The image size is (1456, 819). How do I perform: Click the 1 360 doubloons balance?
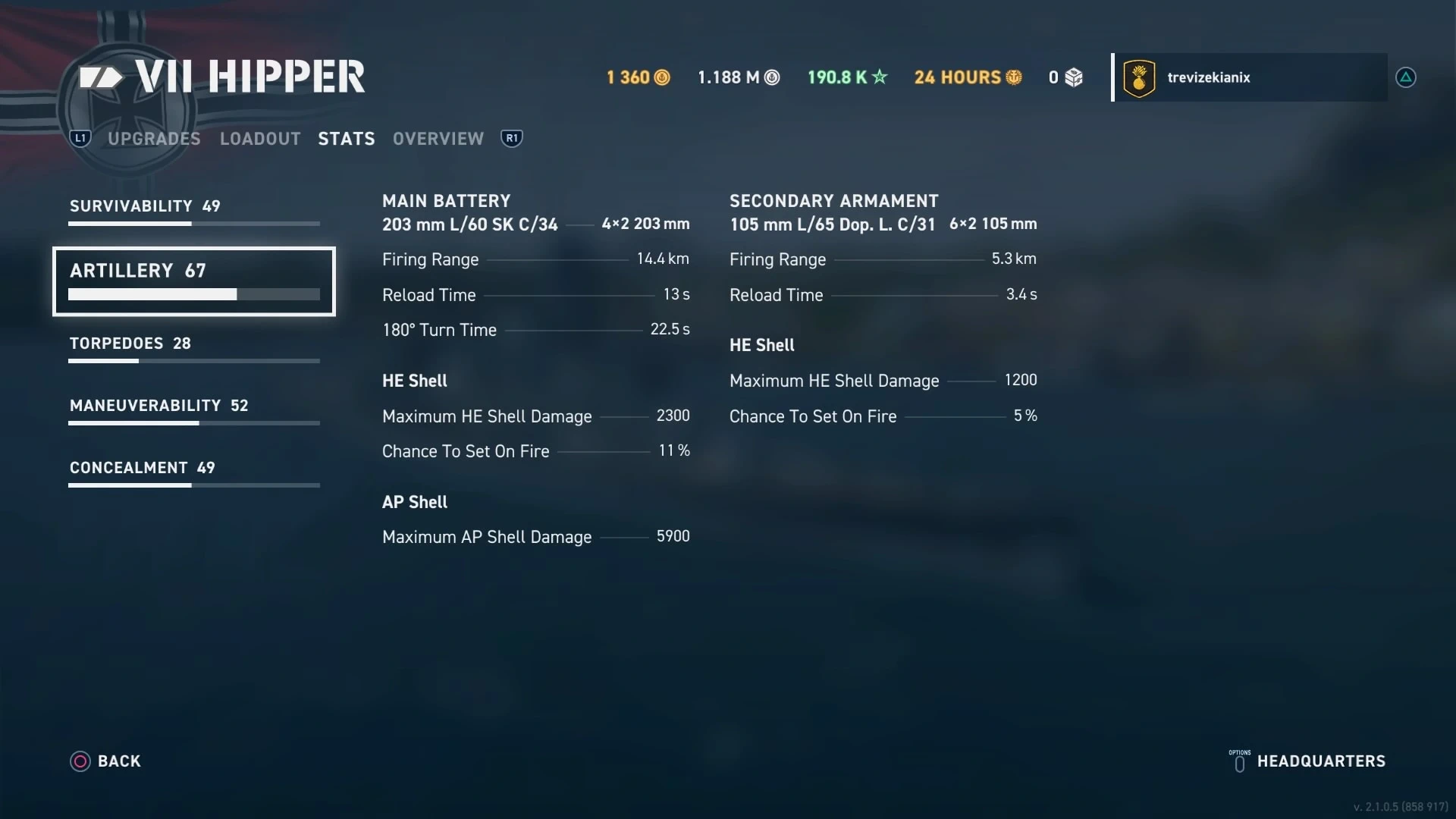(638, 77)
